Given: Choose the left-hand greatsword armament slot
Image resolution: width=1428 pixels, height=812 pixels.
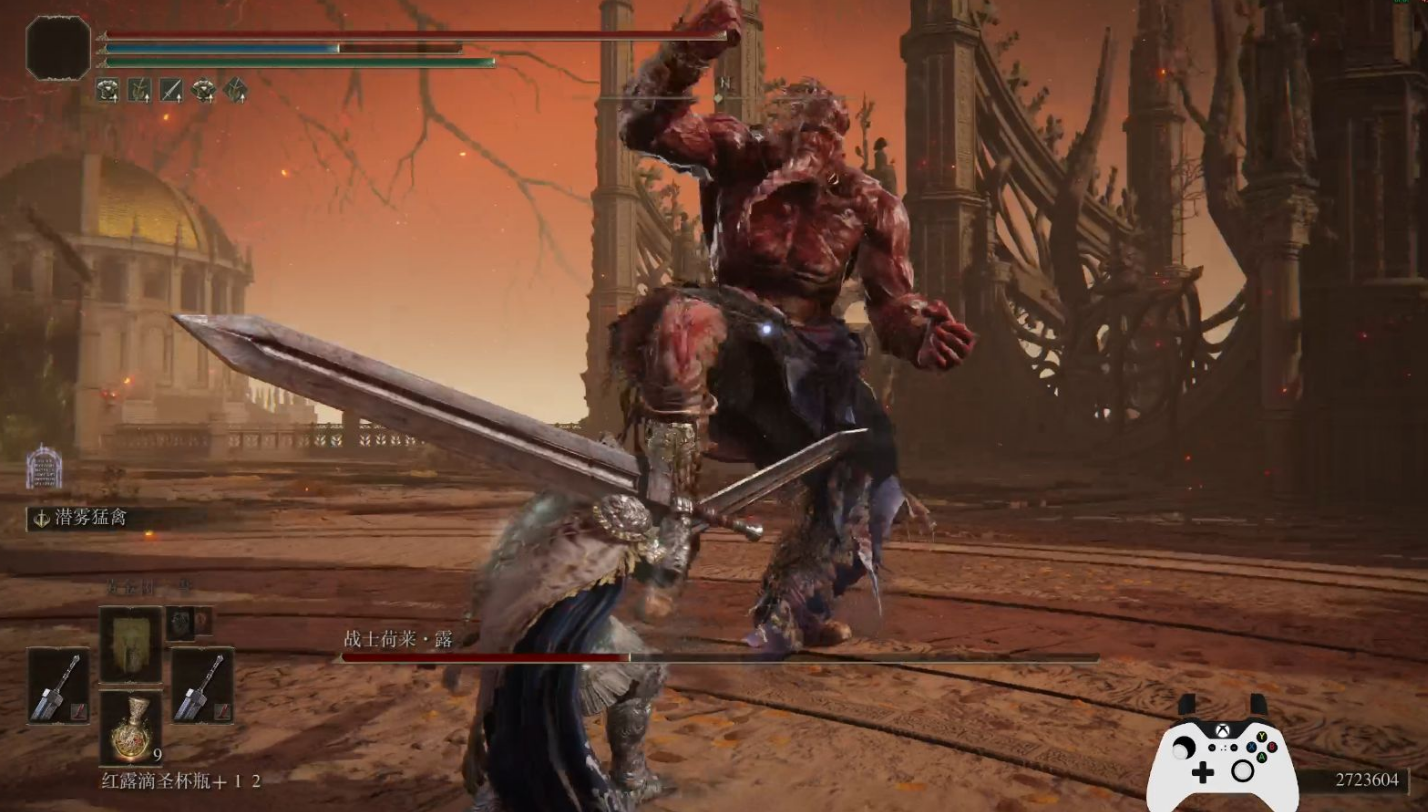Looking at the screenshot, I should click(58, 685).
